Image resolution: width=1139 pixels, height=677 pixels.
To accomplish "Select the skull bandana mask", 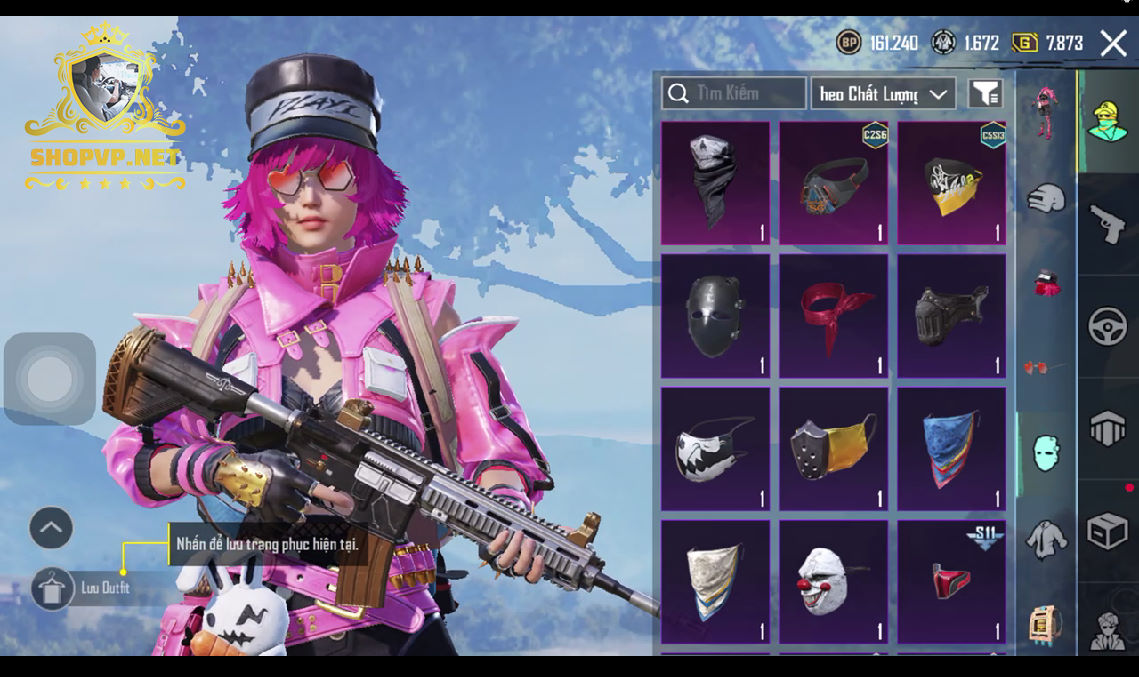I will click(x=715, y=183).
